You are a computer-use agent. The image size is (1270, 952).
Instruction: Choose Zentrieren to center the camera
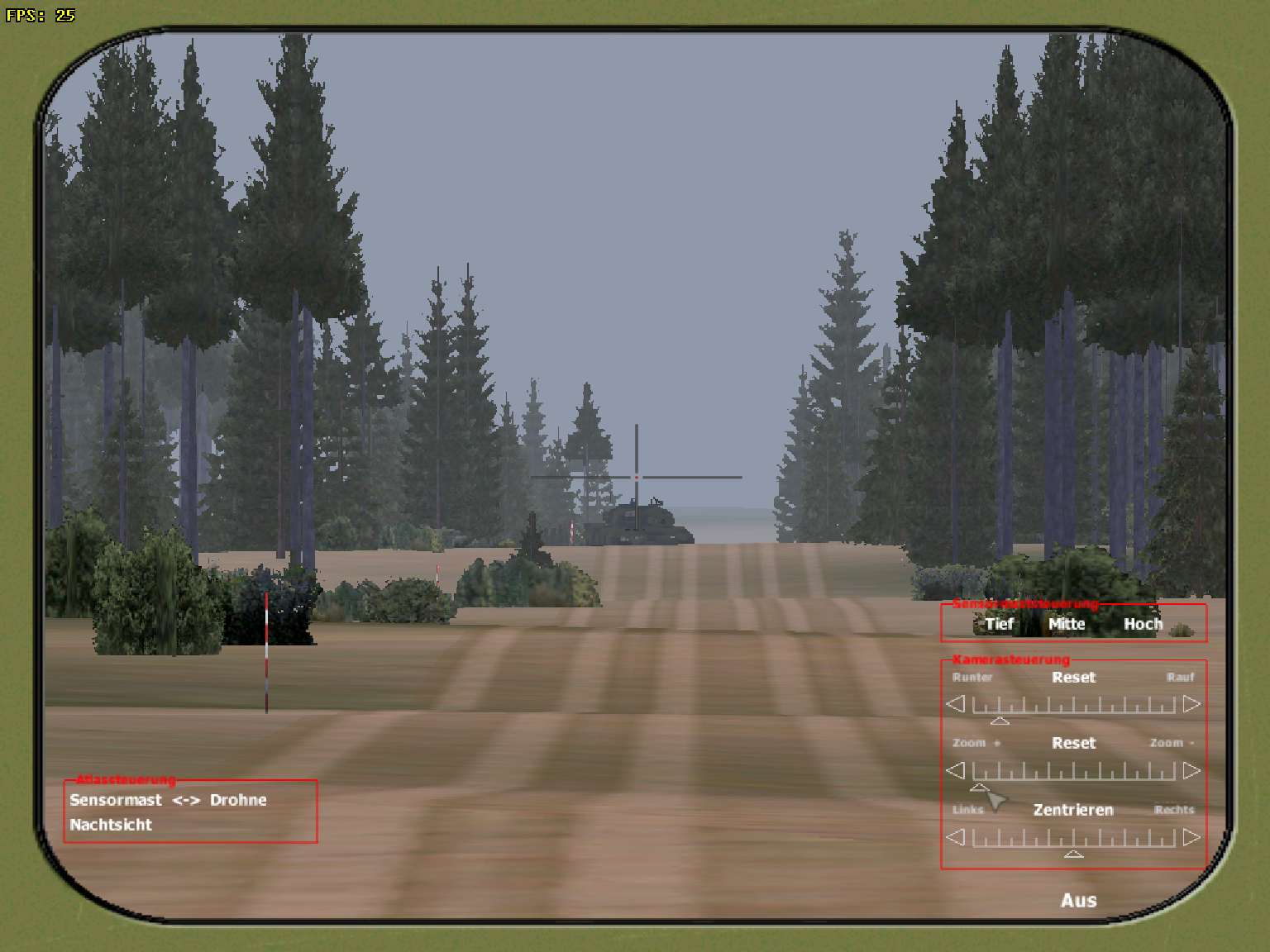1073,810
